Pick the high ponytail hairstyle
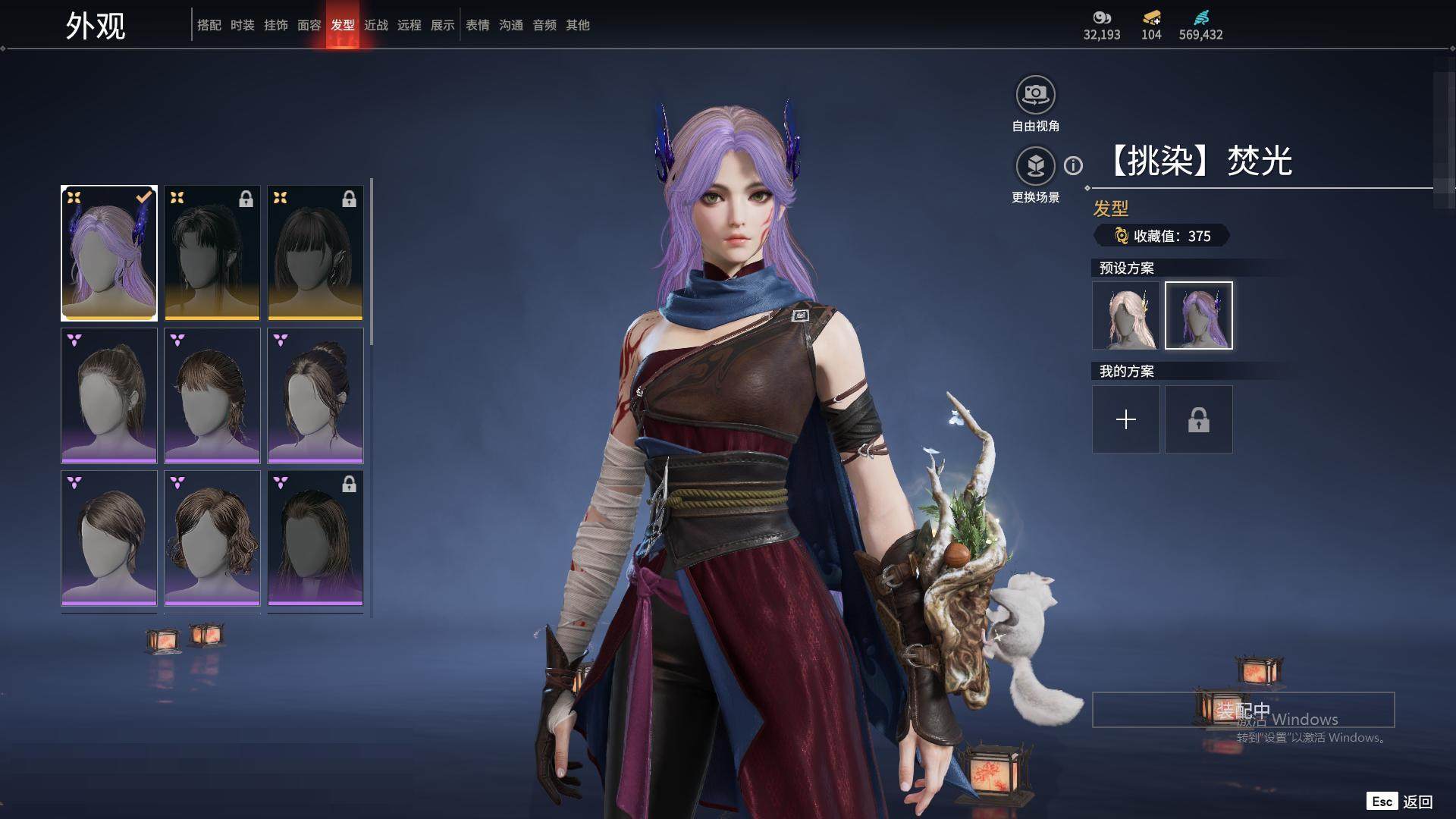This screenshot has height=819, width=1456. coord(109,395)
